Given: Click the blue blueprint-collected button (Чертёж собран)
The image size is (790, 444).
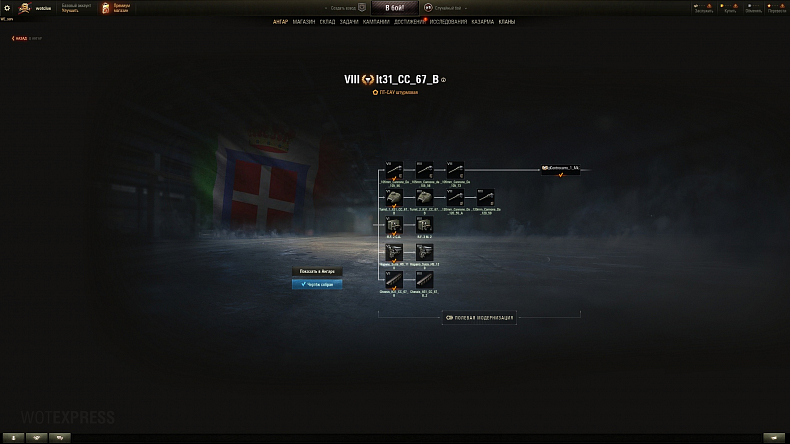Looking at the screenshot, I should tap(317, 284).
